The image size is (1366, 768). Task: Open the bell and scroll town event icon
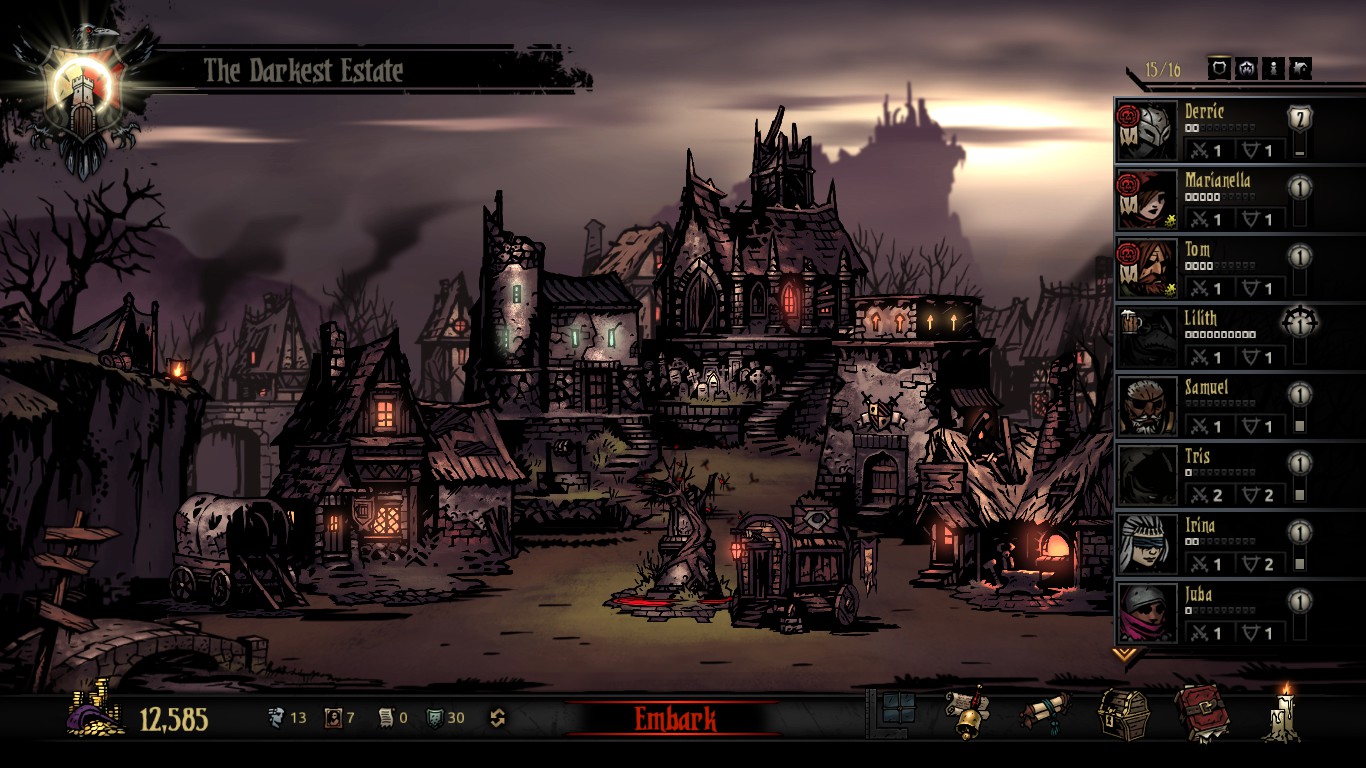pos(966,712)
